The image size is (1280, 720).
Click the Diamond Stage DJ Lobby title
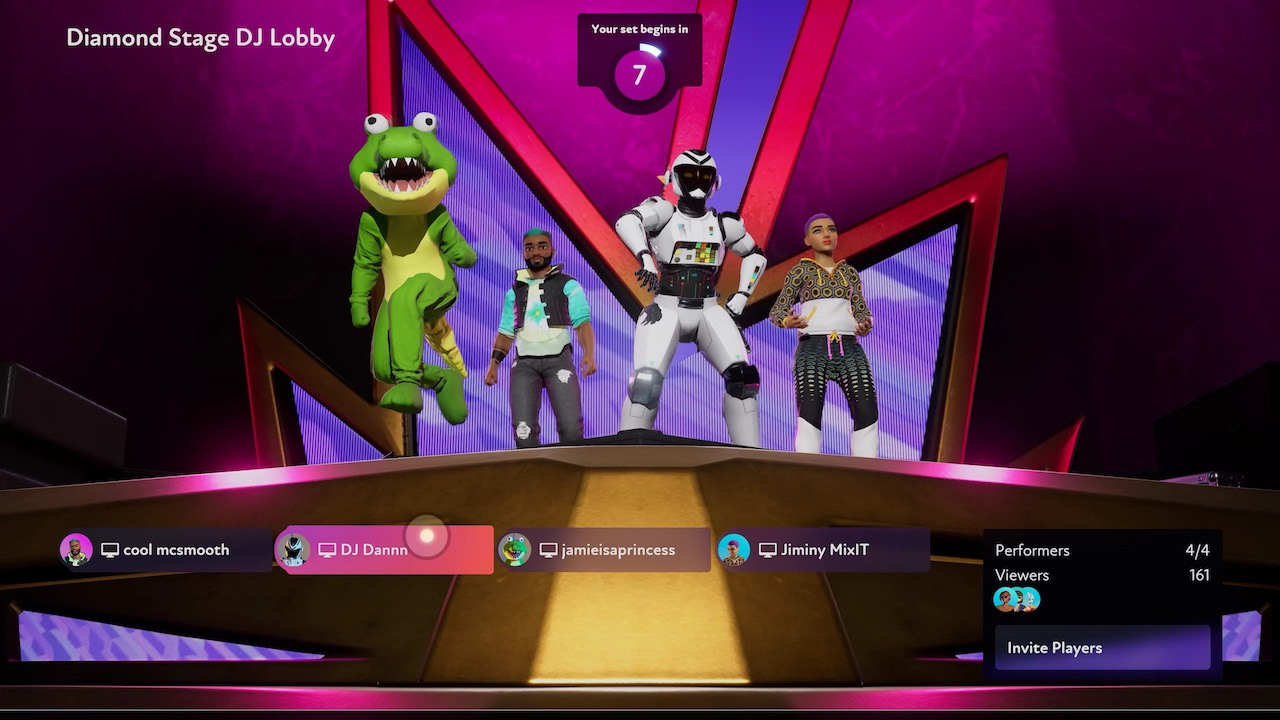coord(200,38)
